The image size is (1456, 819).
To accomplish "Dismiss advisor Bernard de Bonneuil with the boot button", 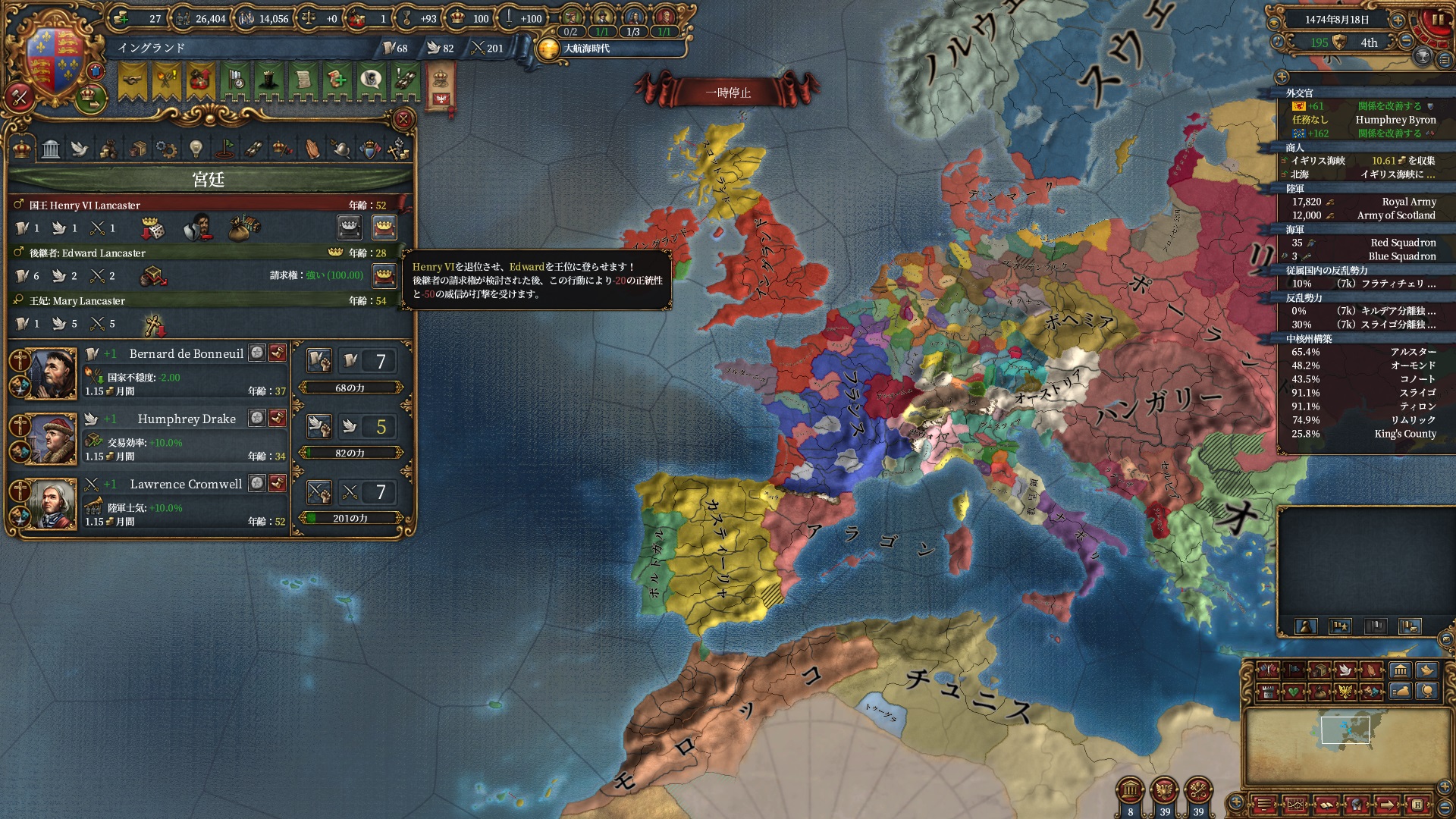I will (278, 353).
